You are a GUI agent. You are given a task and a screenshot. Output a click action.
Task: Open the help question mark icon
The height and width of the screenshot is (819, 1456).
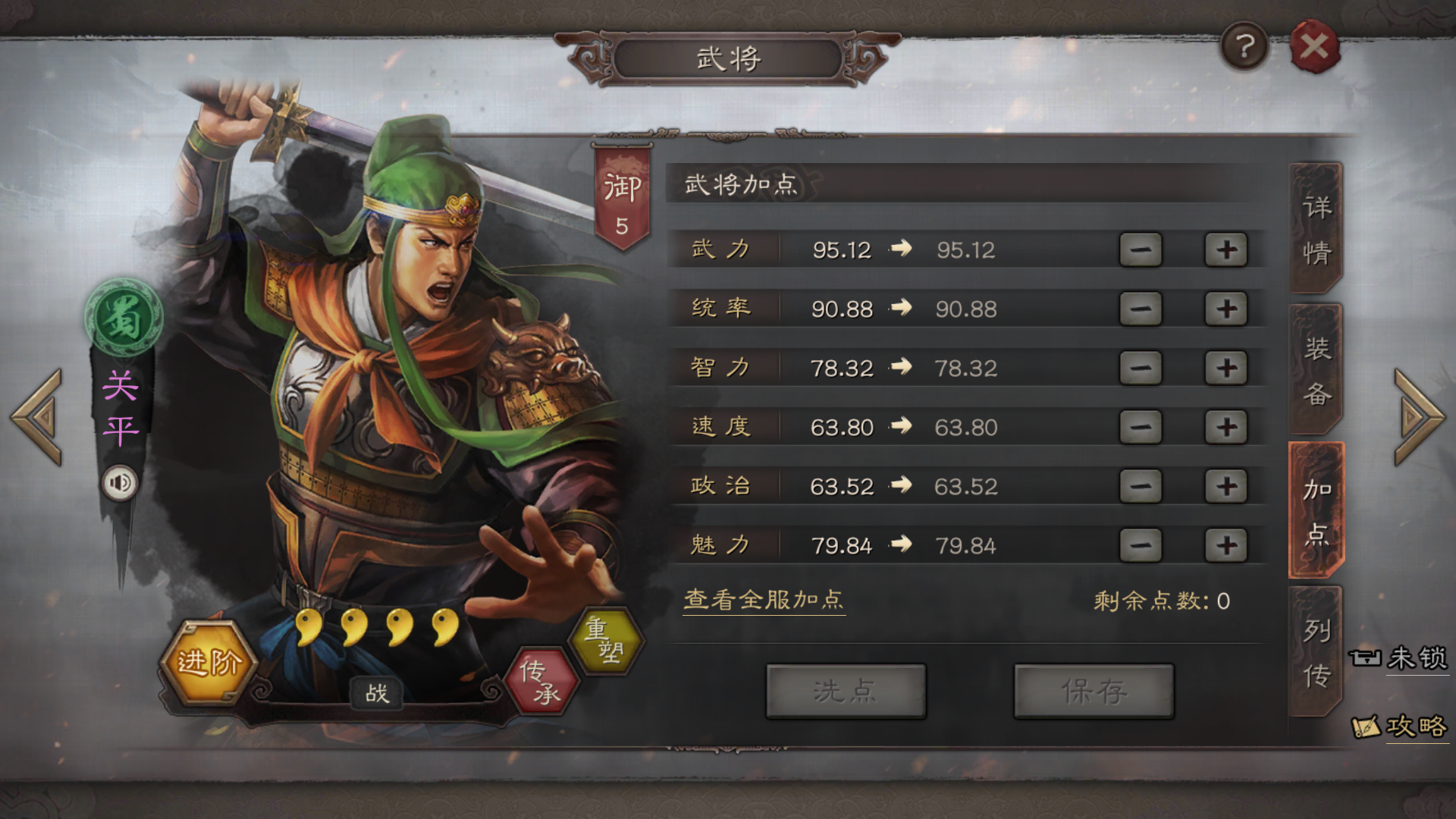(x=1244, y=45)
